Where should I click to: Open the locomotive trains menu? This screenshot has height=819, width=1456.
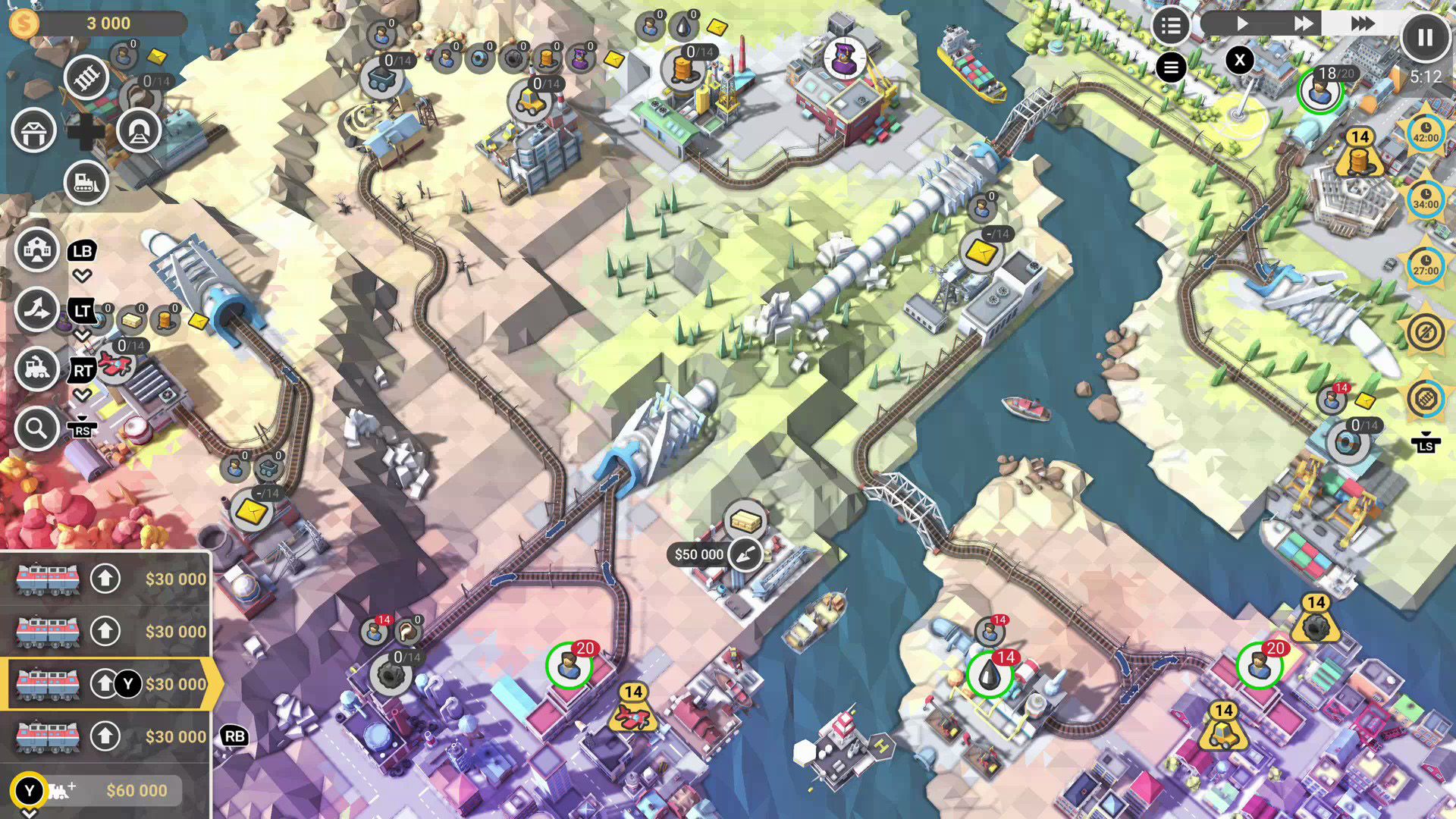coord(36,369)
